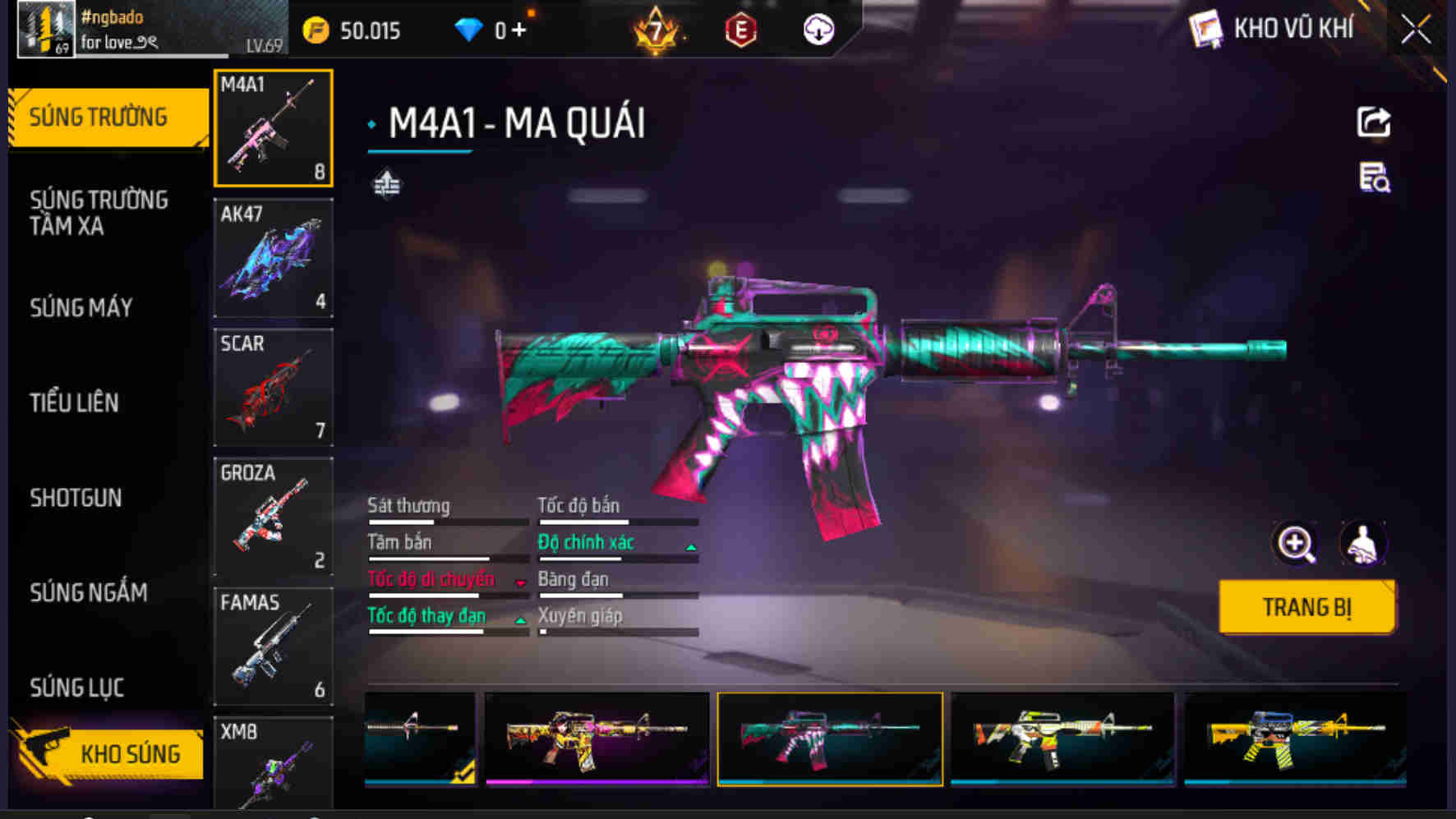Choose the SÚNG NGẮM category

tap(89, 592)
